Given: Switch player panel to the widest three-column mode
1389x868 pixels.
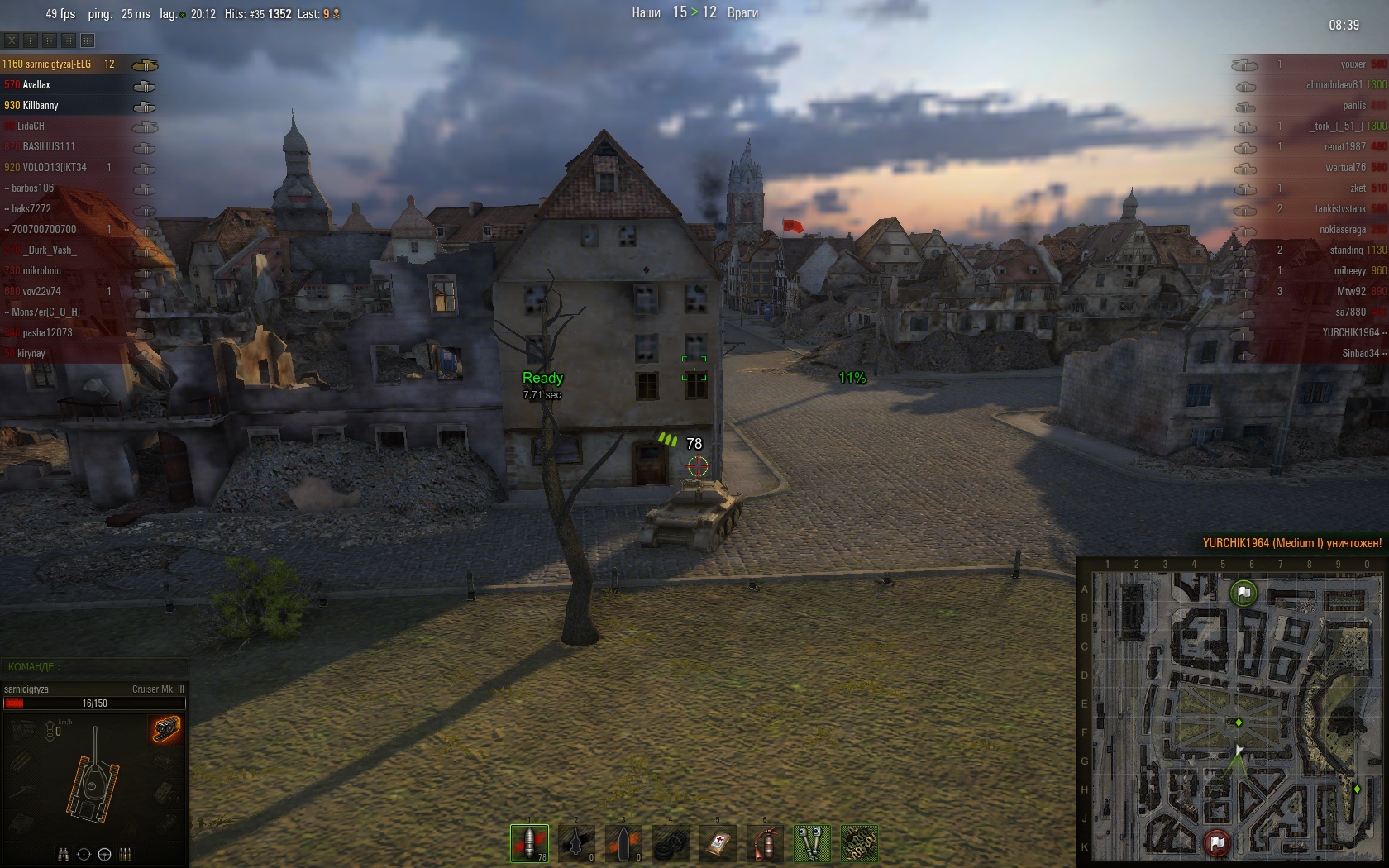Looking at the screenshot, I should (x=88, y=41).
